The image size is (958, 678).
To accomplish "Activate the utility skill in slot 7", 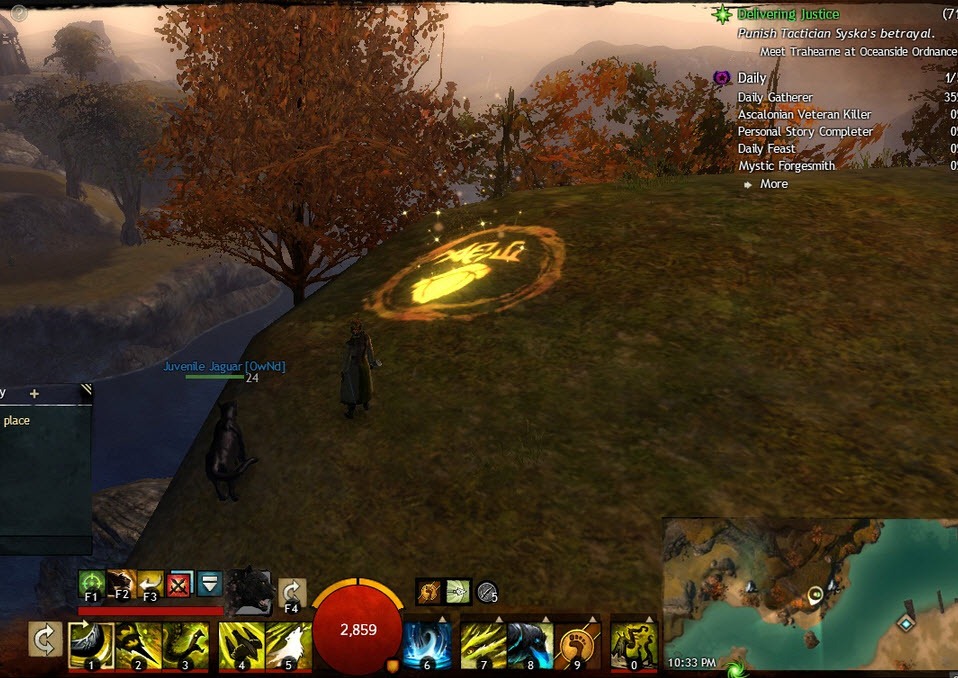I will coord(482,644).
